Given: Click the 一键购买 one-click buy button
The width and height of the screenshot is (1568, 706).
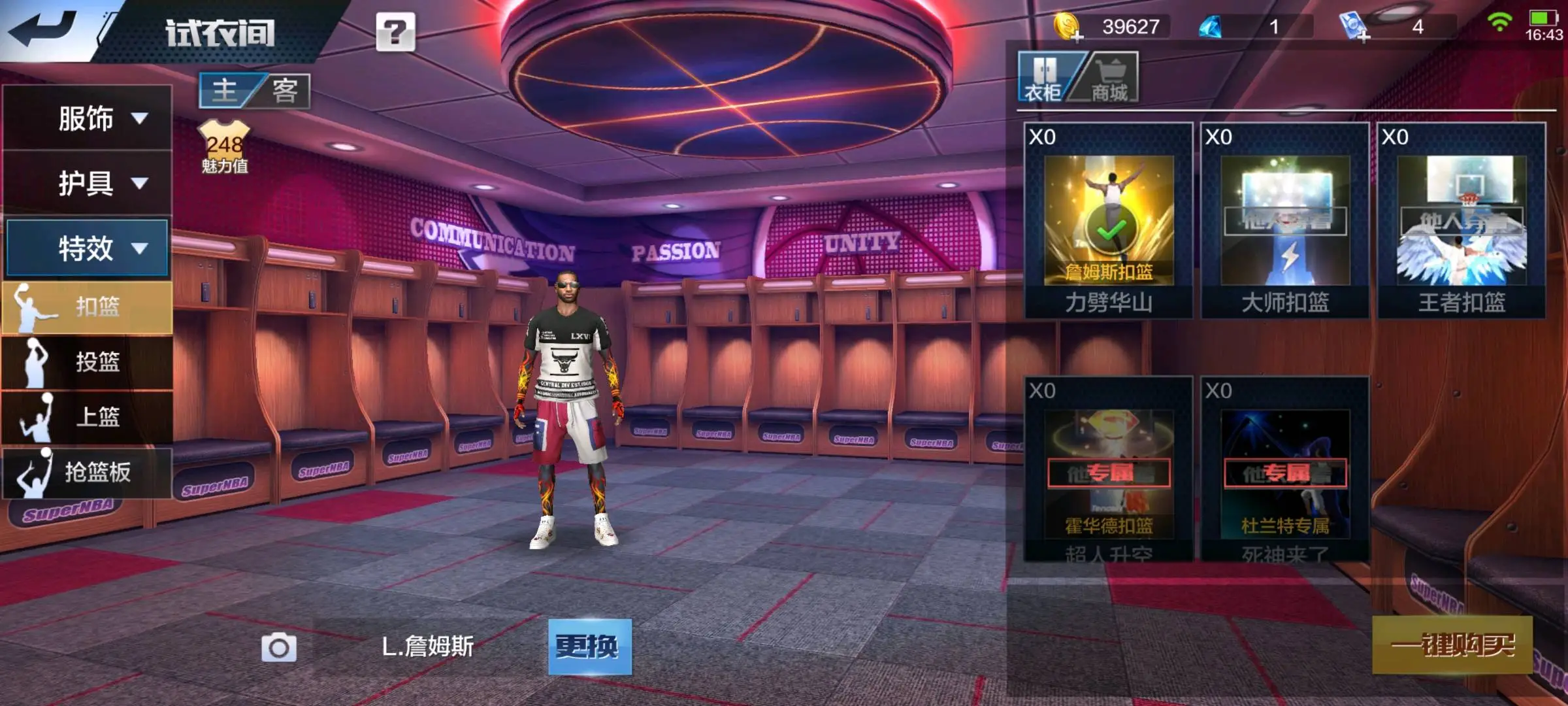Looking at the screenshot, I should (x=1452, y=645).
